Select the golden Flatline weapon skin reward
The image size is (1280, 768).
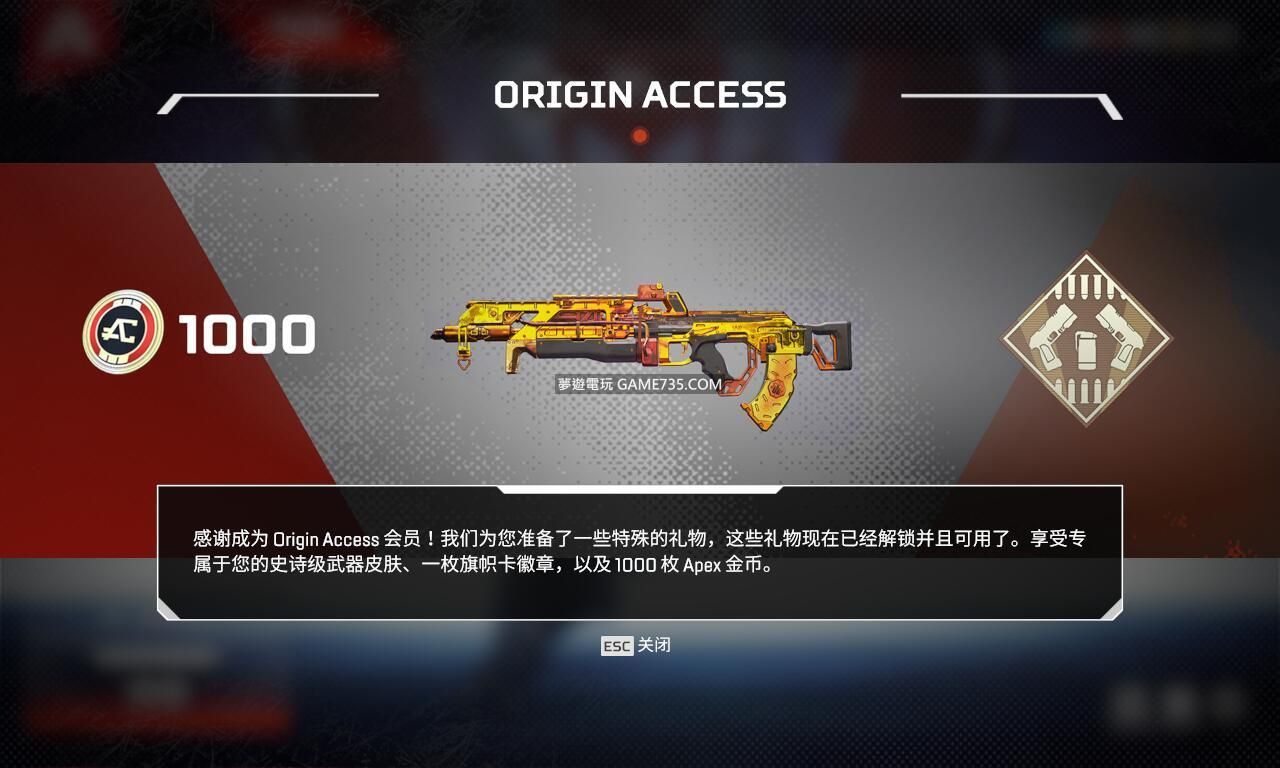coord(642,343)
